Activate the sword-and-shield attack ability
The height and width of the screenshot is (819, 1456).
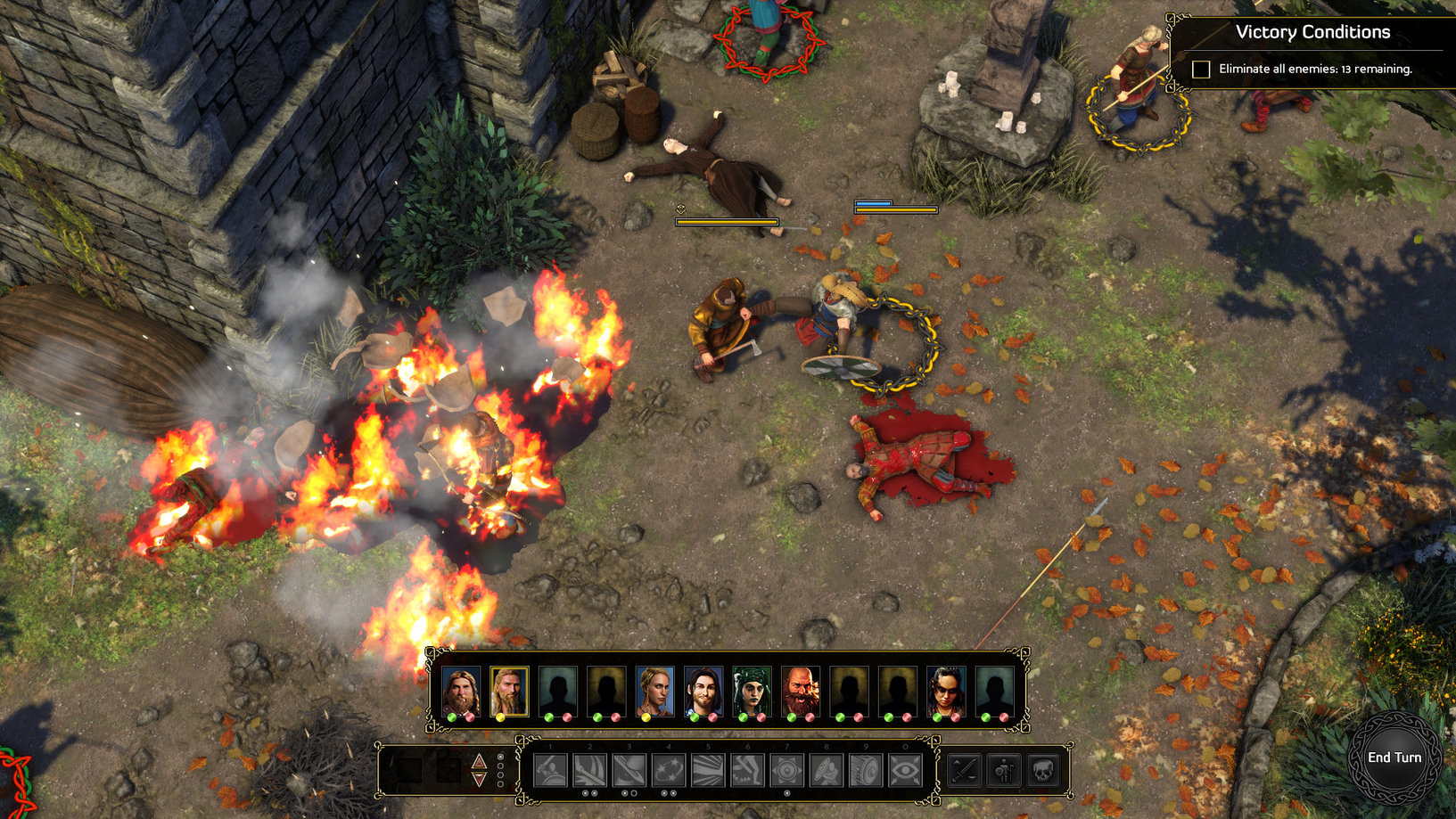[x=550, y=771]
